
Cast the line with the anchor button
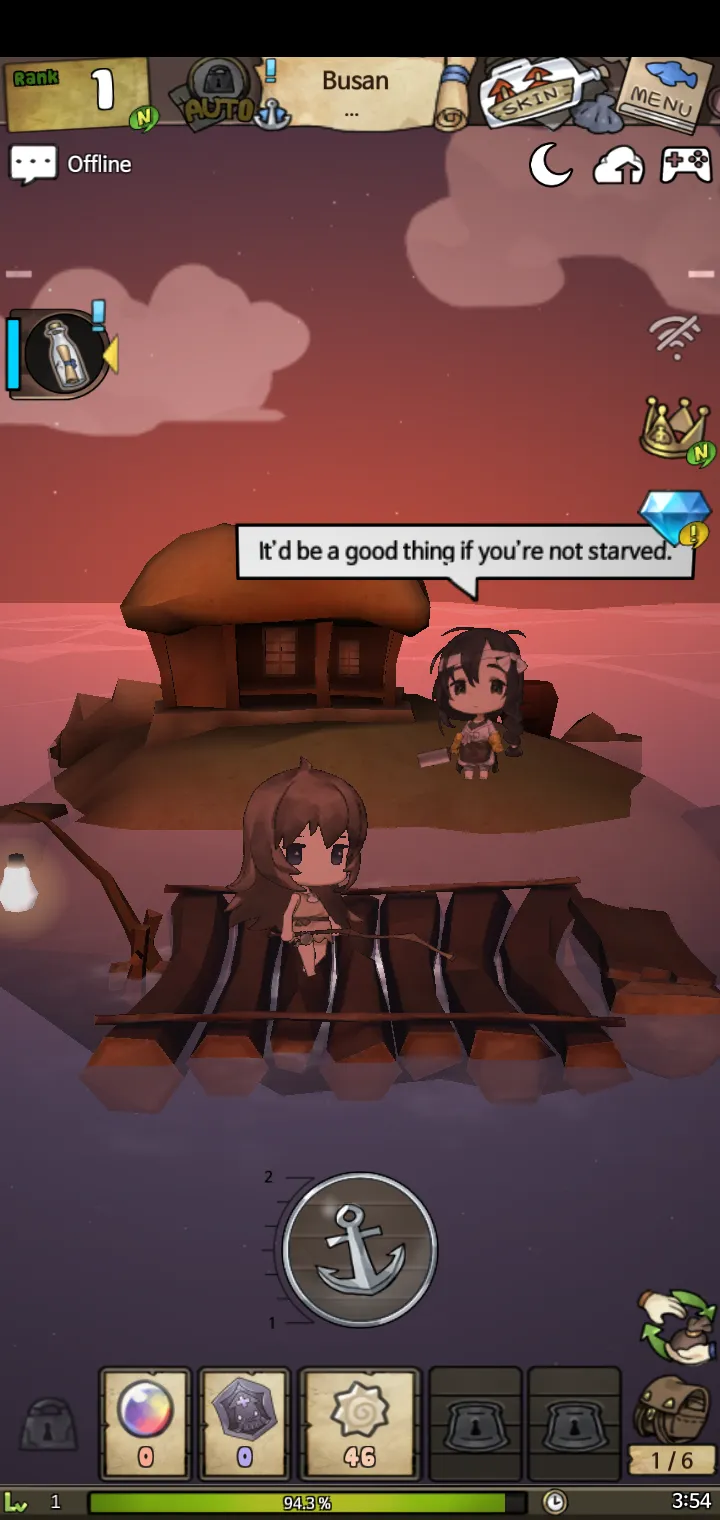(x=360, y=1248)
